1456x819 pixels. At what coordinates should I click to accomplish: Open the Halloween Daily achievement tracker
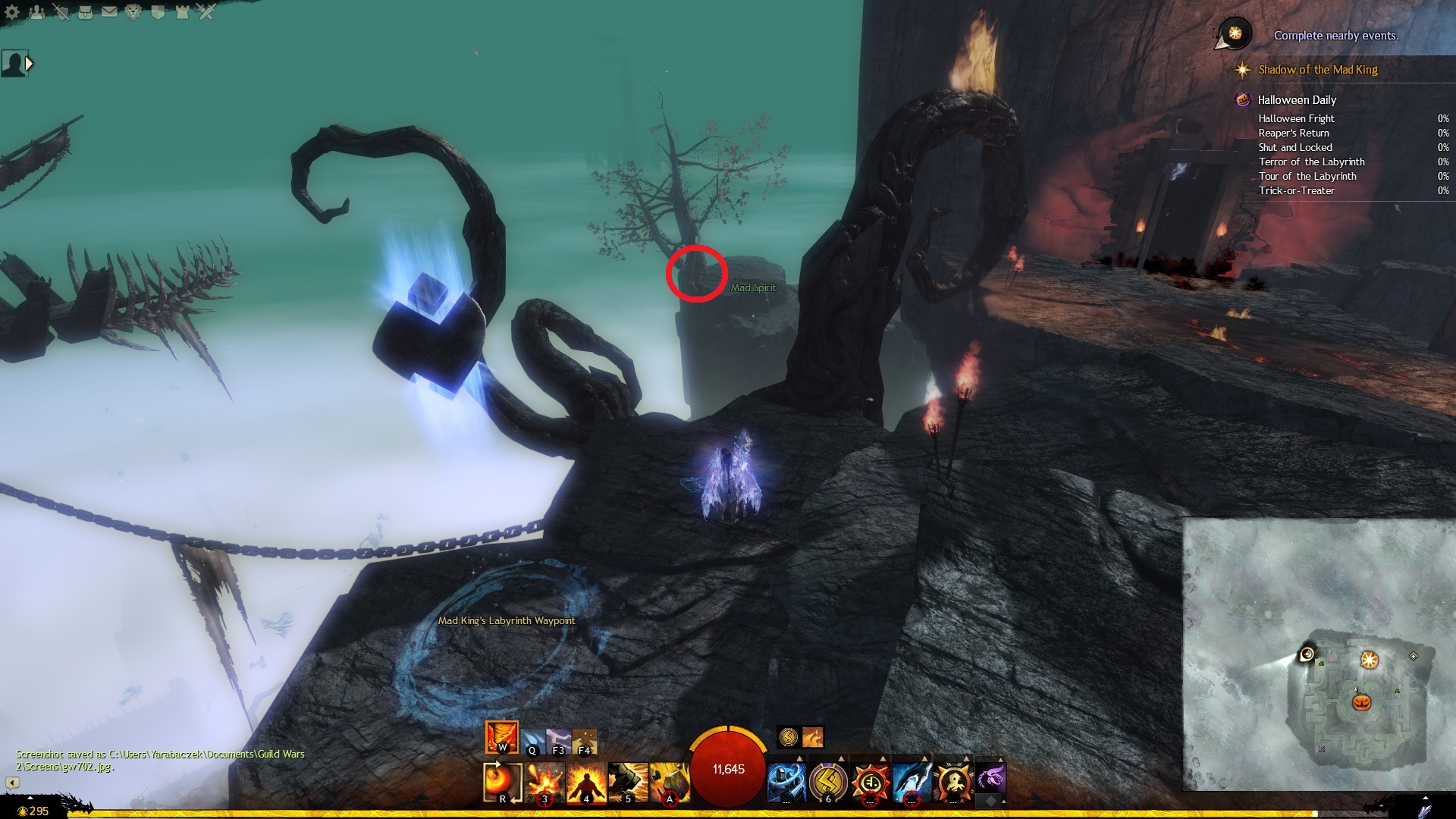[1297, 100]
